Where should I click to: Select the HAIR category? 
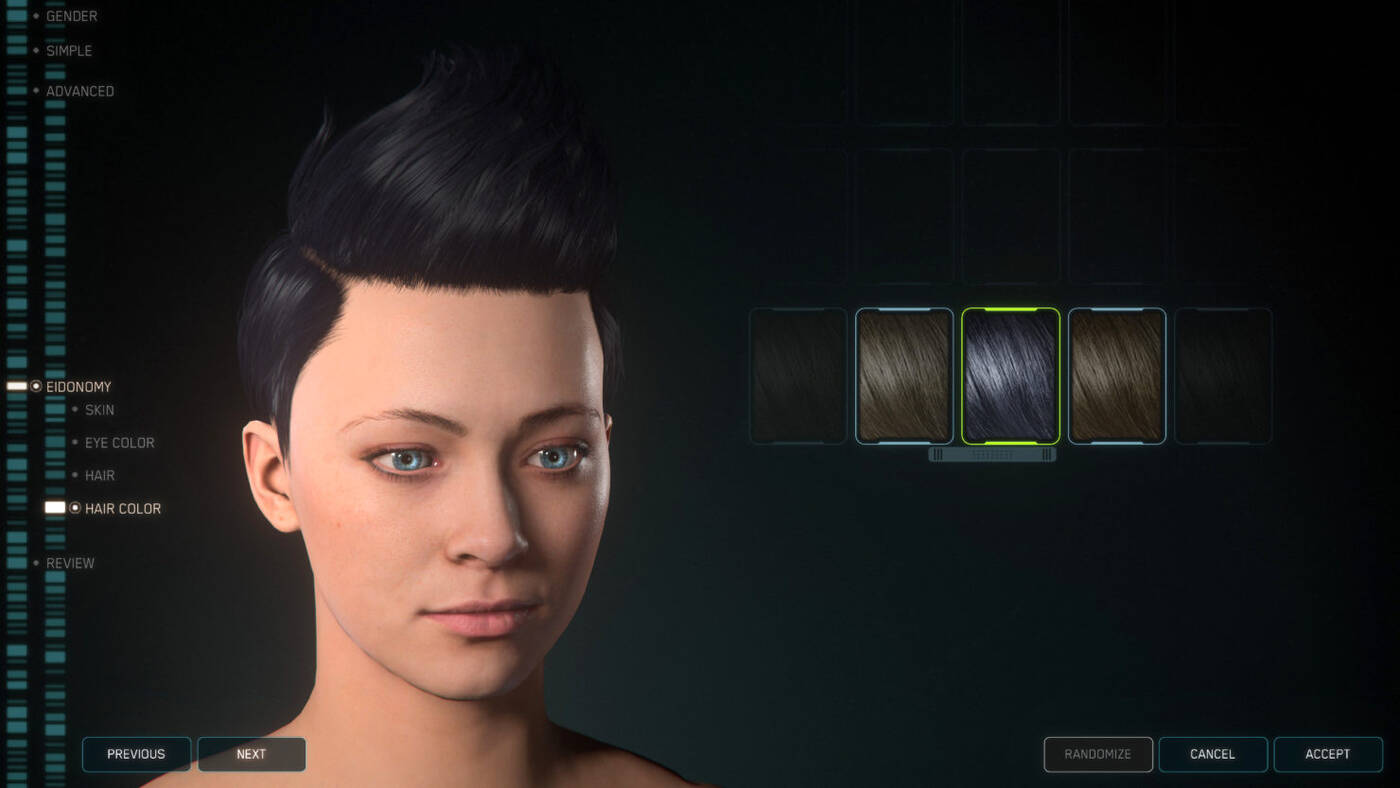99,475
